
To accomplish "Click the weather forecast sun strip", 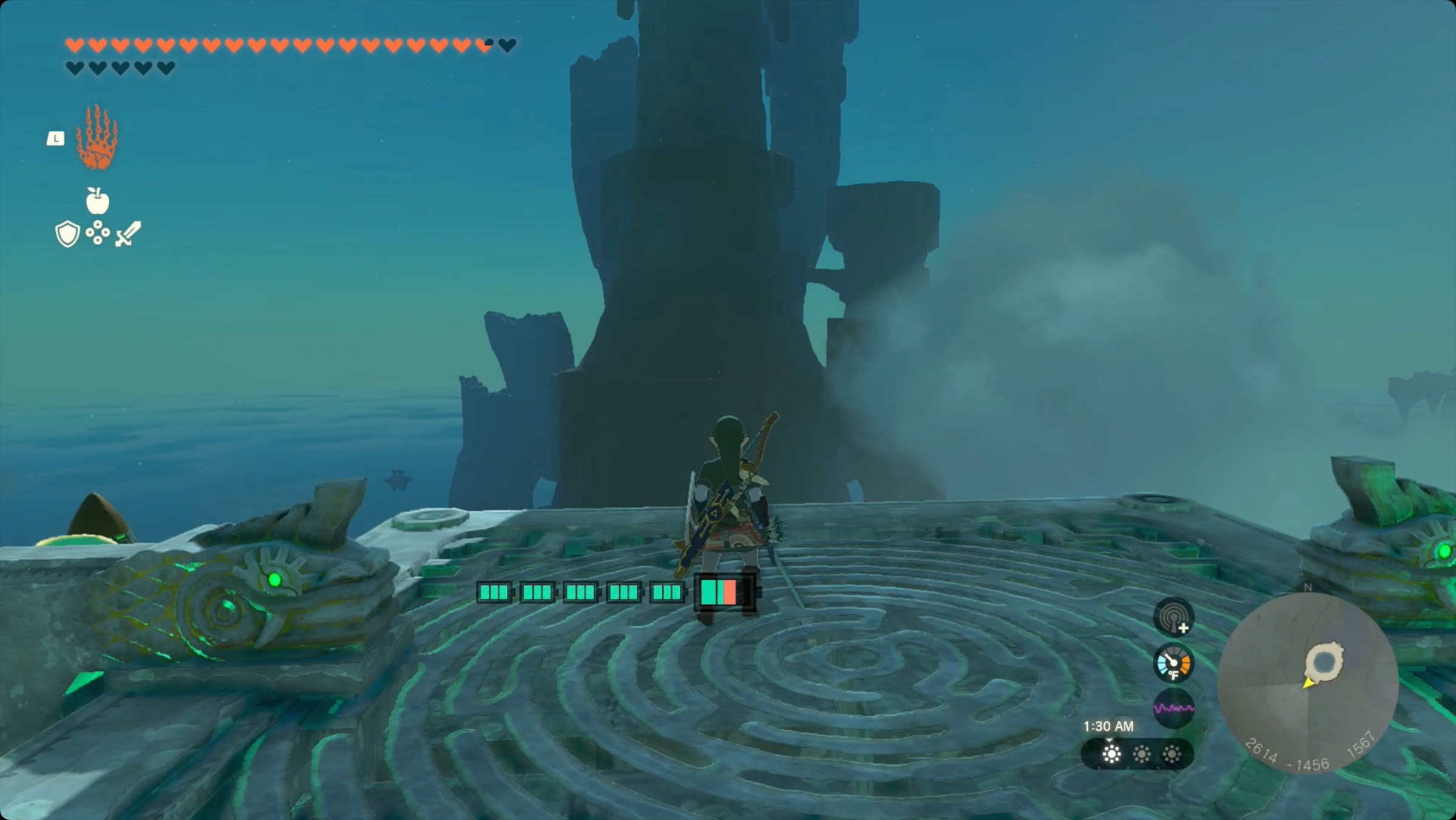I will click(x=1137, y=754).
